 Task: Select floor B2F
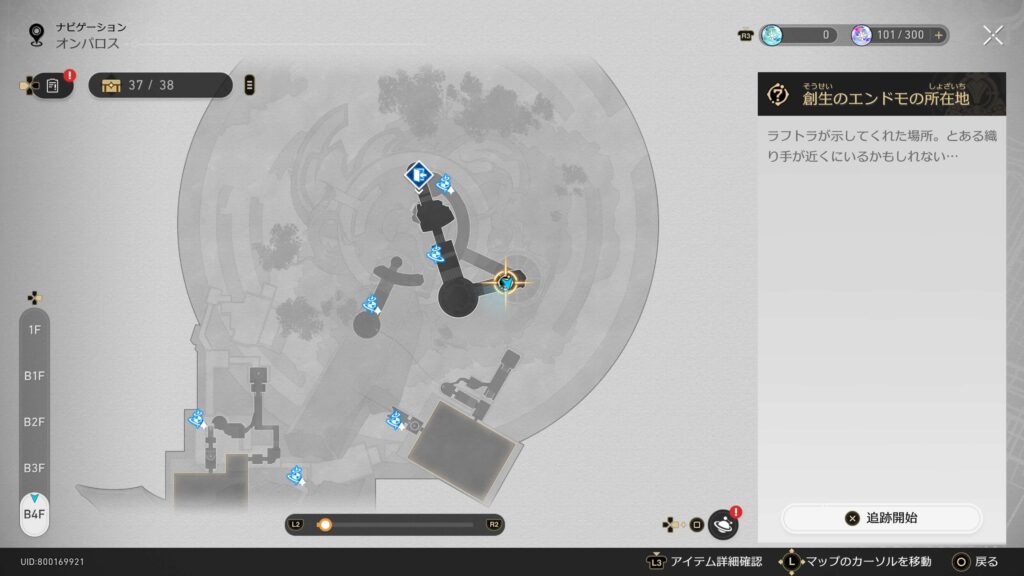[x=35, y=421]
